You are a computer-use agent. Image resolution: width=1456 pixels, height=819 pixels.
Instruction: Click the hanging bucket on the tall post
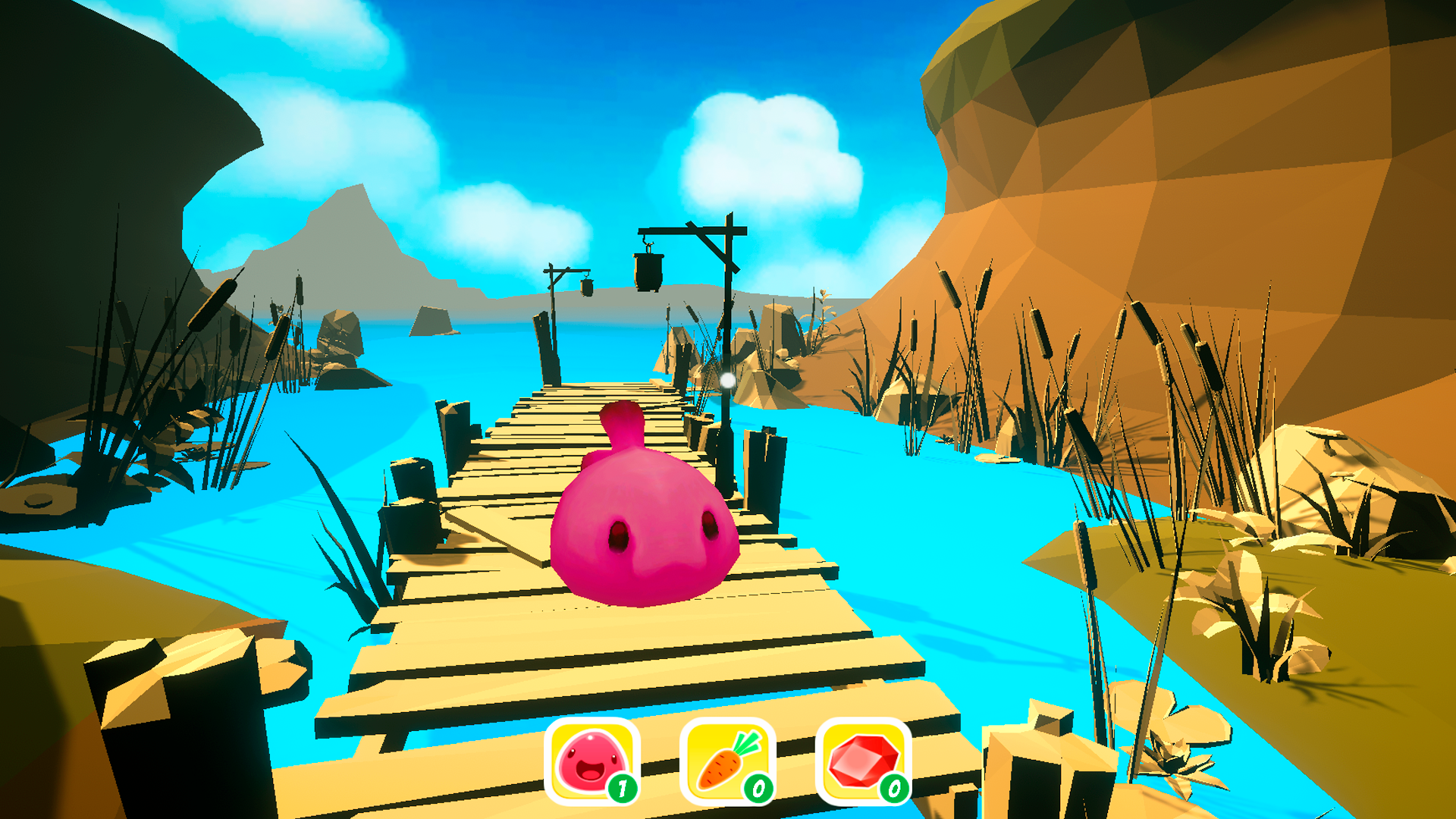(x=648, y=273)
